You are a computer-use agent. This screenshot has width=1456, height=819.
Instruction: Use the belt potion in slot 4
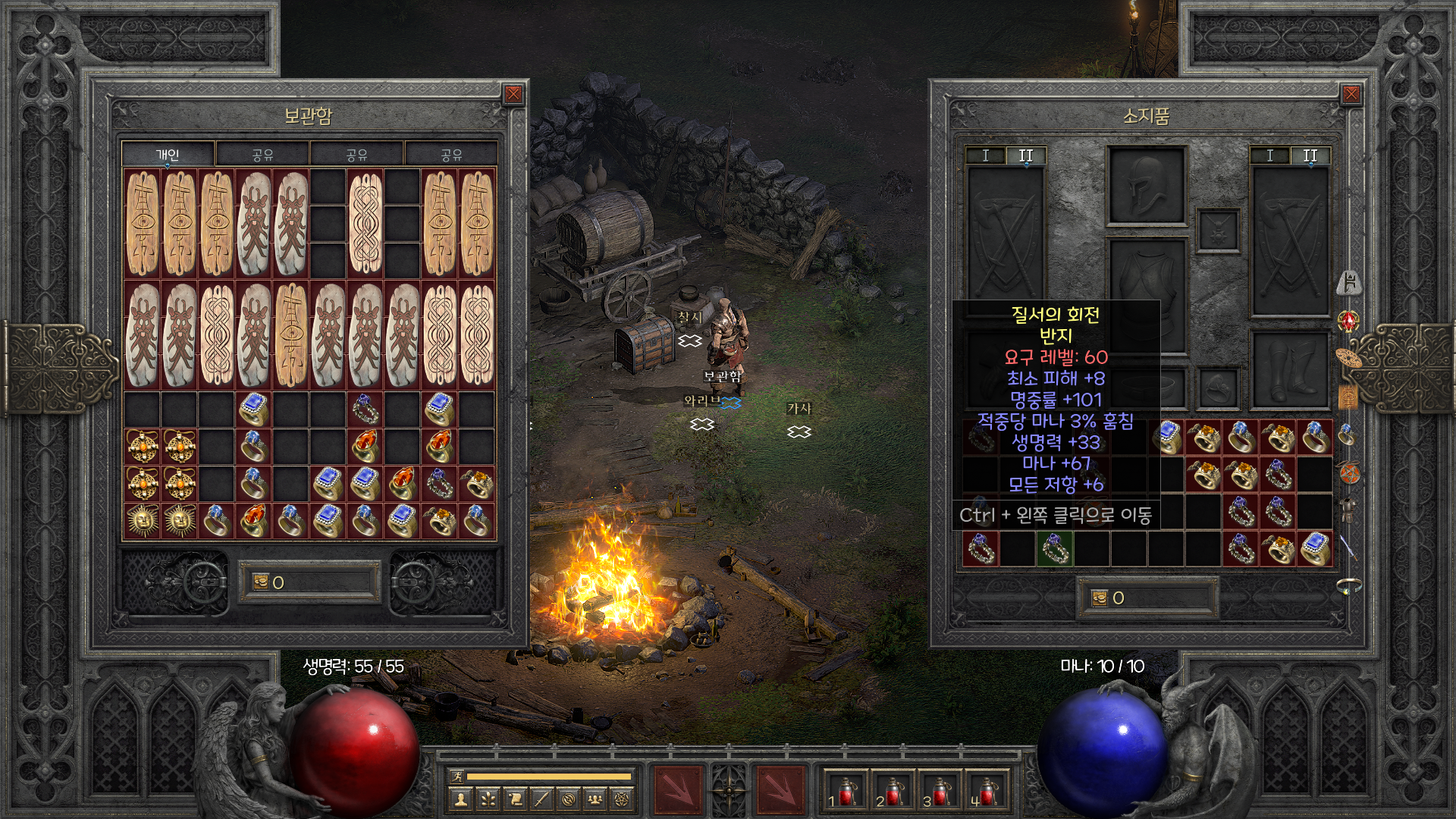985,792
